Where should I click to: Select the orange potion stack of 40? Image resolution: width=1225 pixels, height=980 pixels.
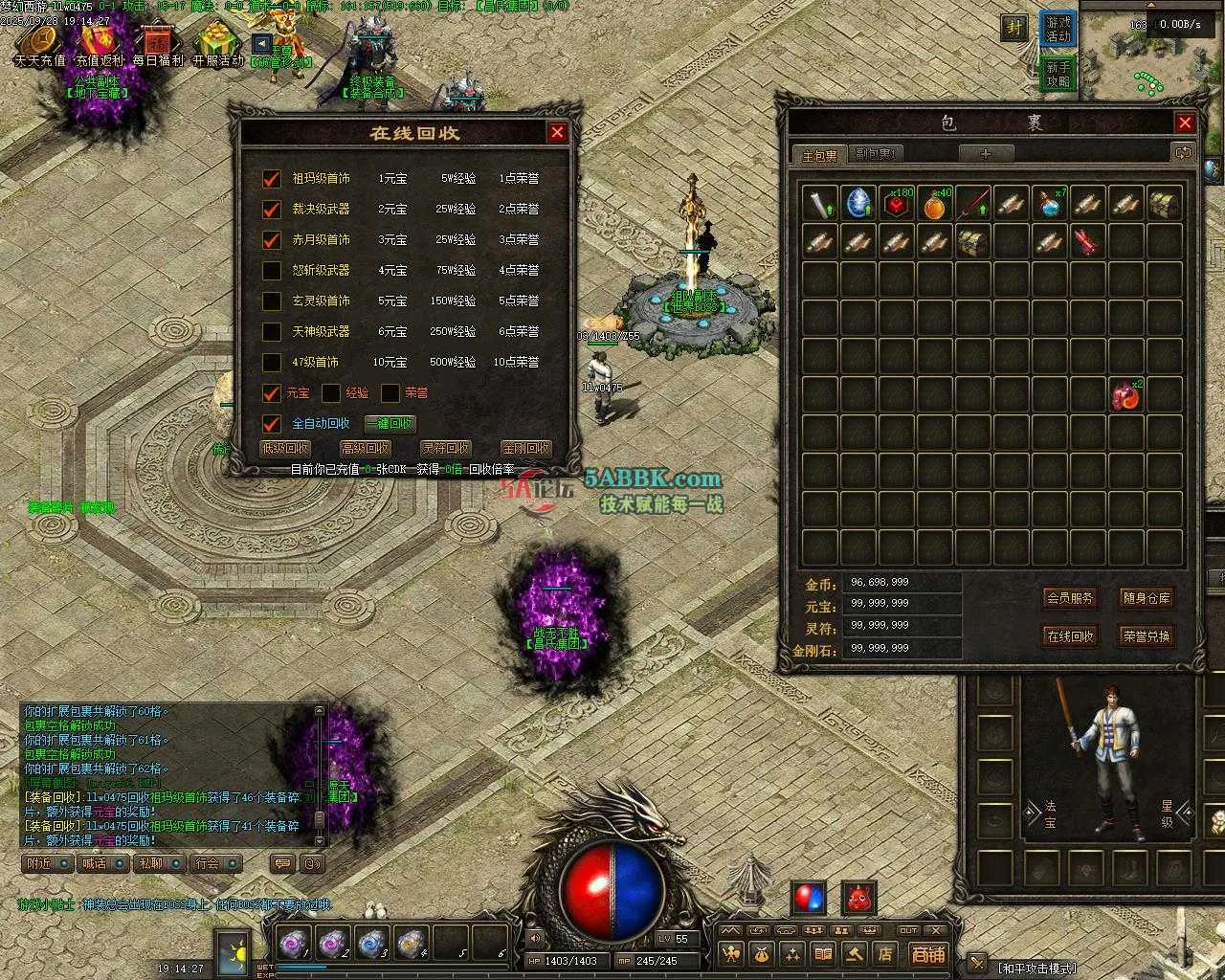pyautogui.click(x=935, y=204)
